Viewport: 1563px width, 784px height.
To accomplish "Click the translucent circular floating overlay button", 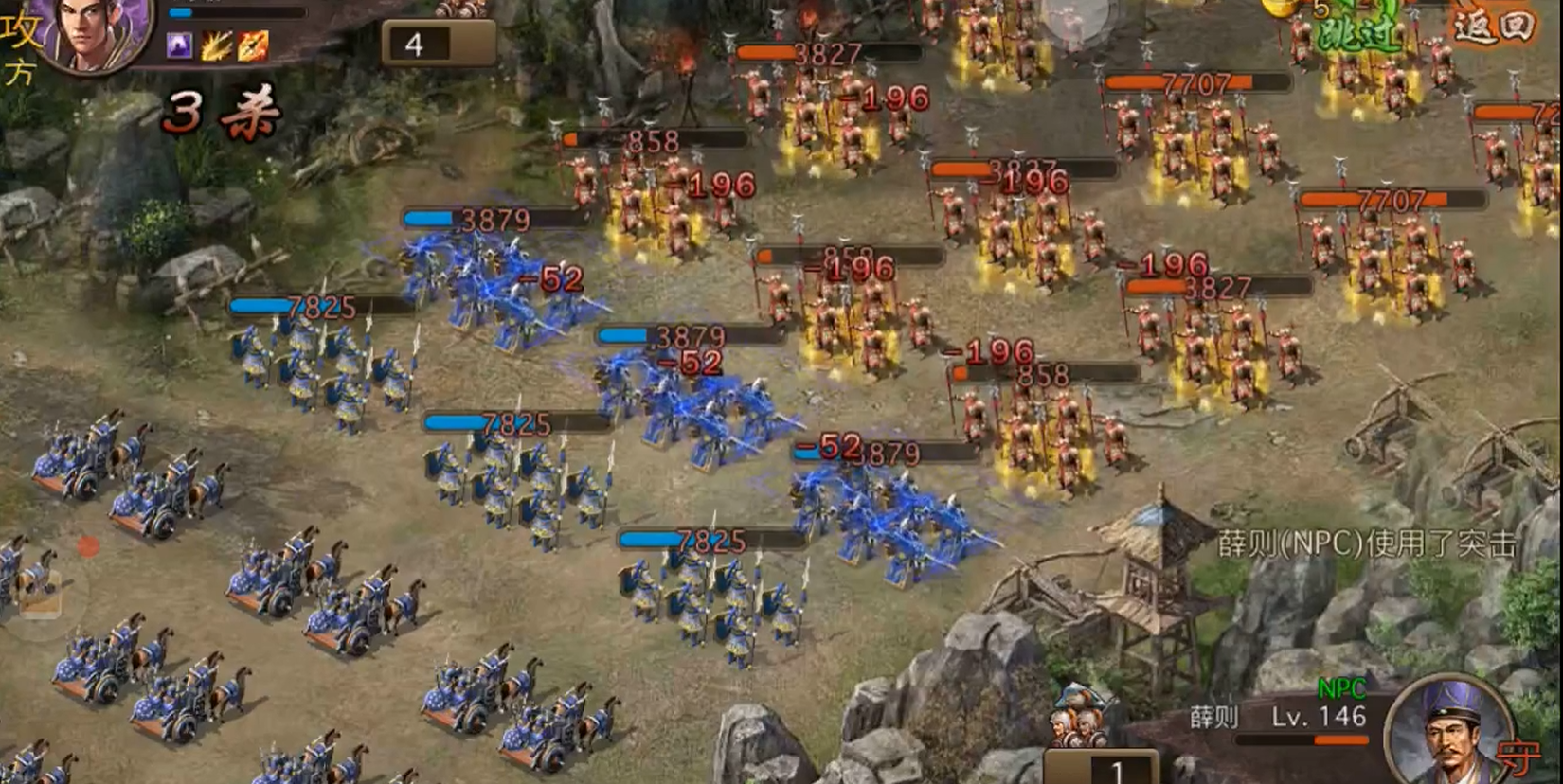I will [x=1076, y=19].
